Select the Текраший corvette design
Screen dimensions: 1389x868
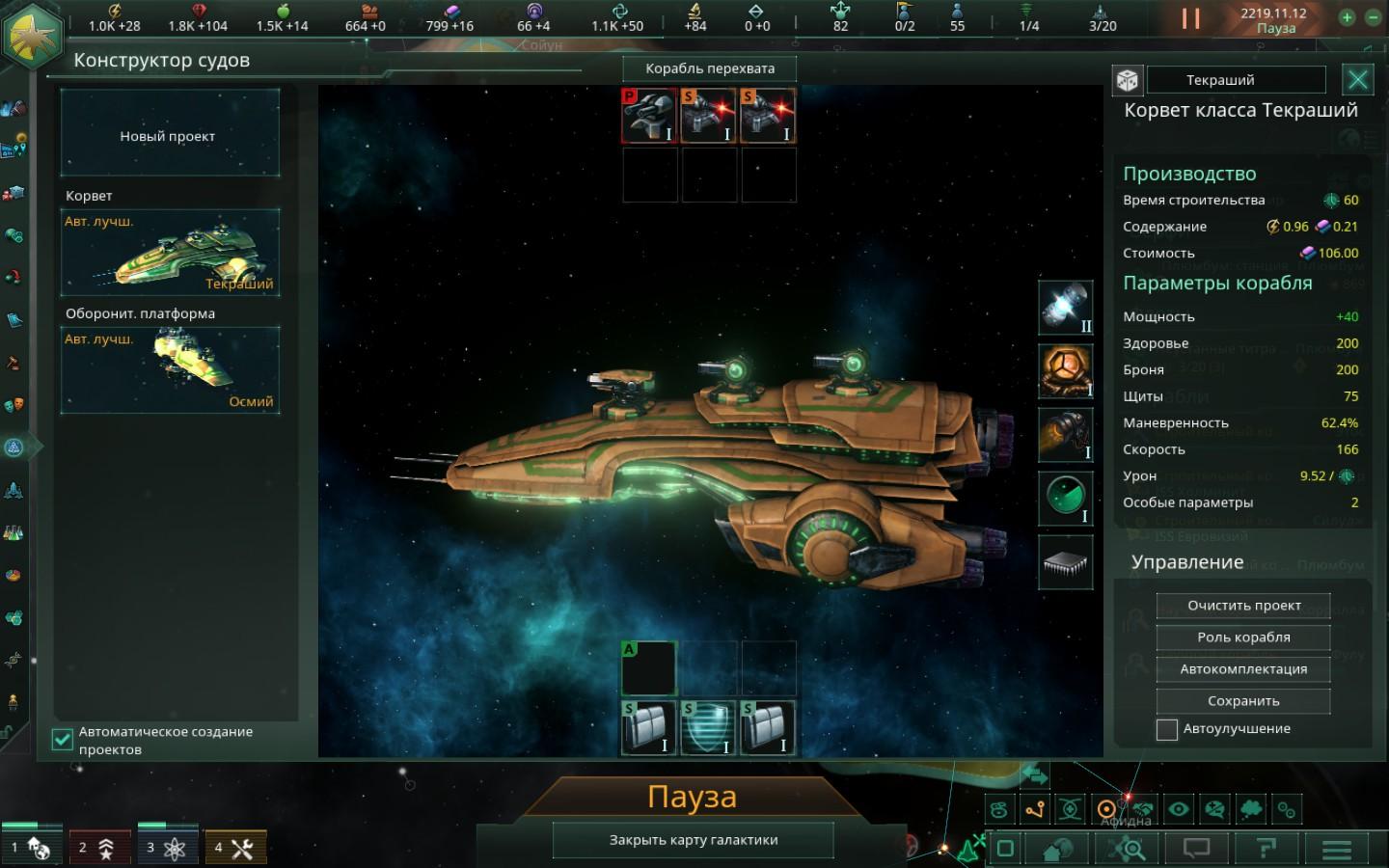(x=170, y=253)
